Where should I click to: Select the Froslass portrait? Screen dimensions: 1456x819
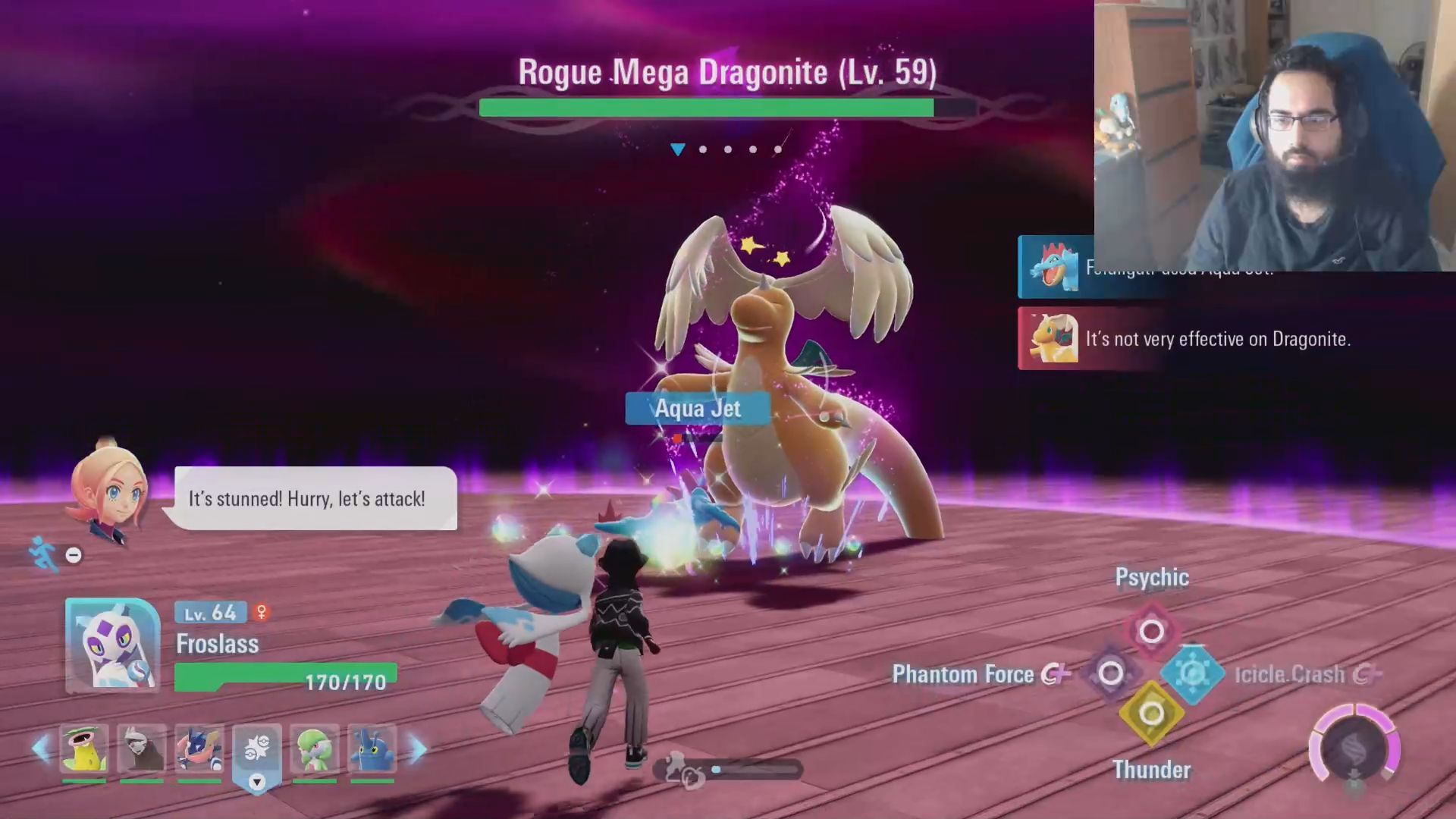click(112, 645)
